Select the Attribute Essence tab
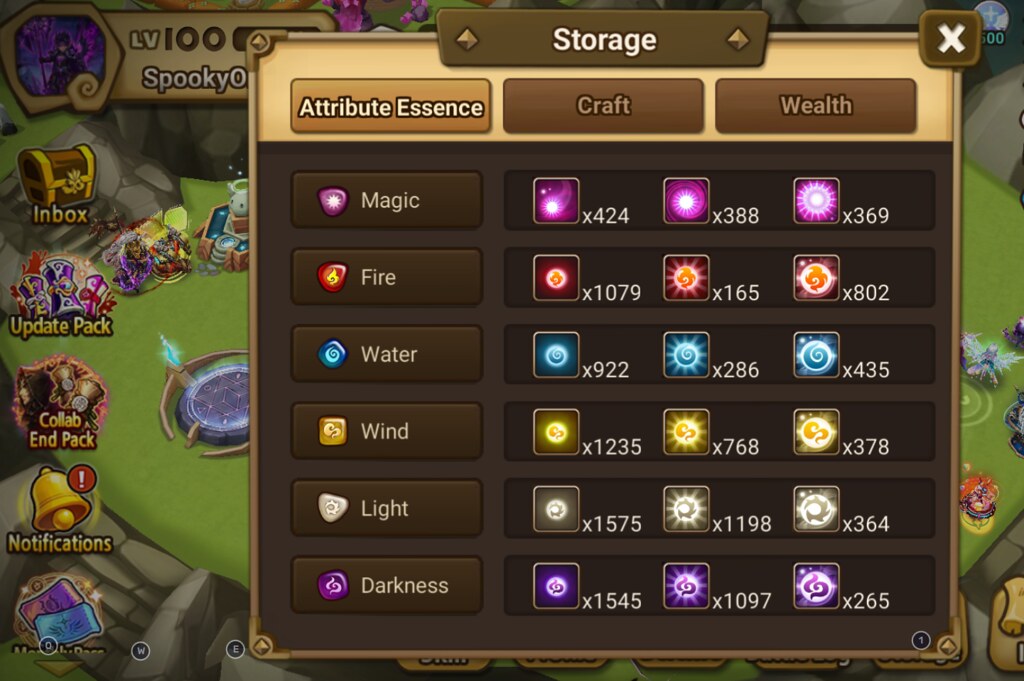This screenshot has width=1024, height=681. [x=391, y=107]
